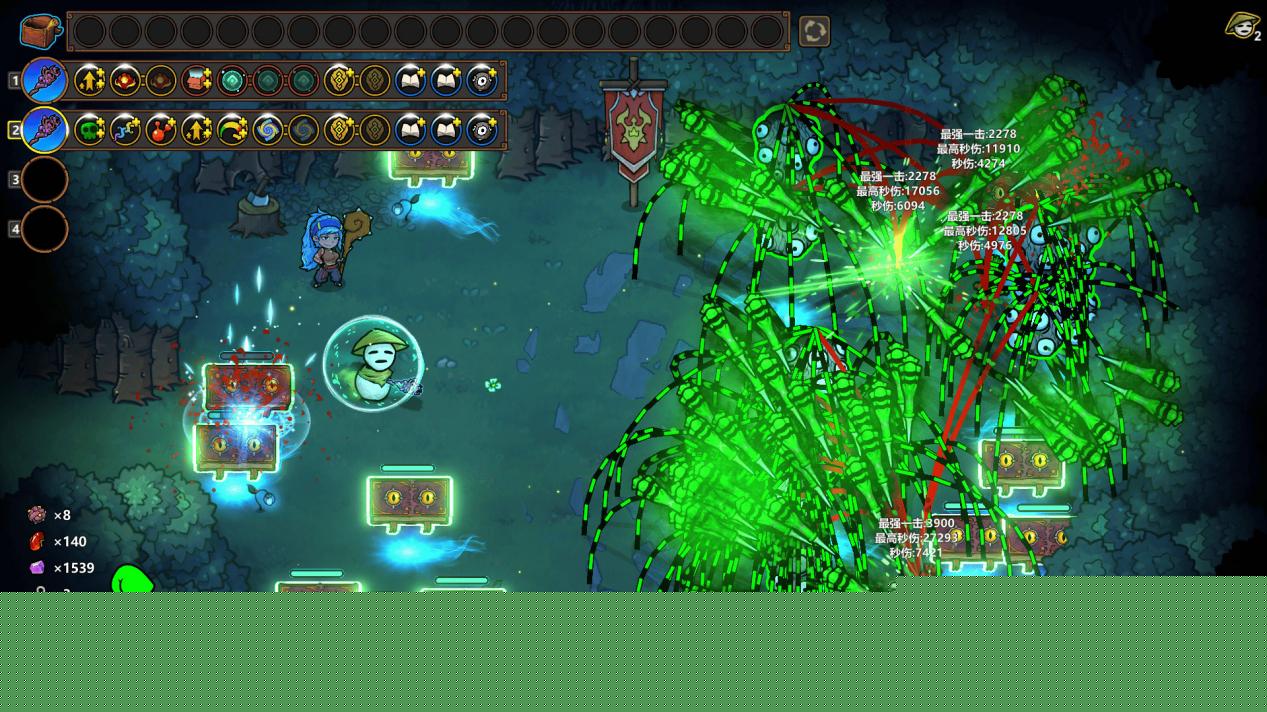Choose the red treasure box spell icon
Screen dimensions: 1267x712
tap(196, 80)
